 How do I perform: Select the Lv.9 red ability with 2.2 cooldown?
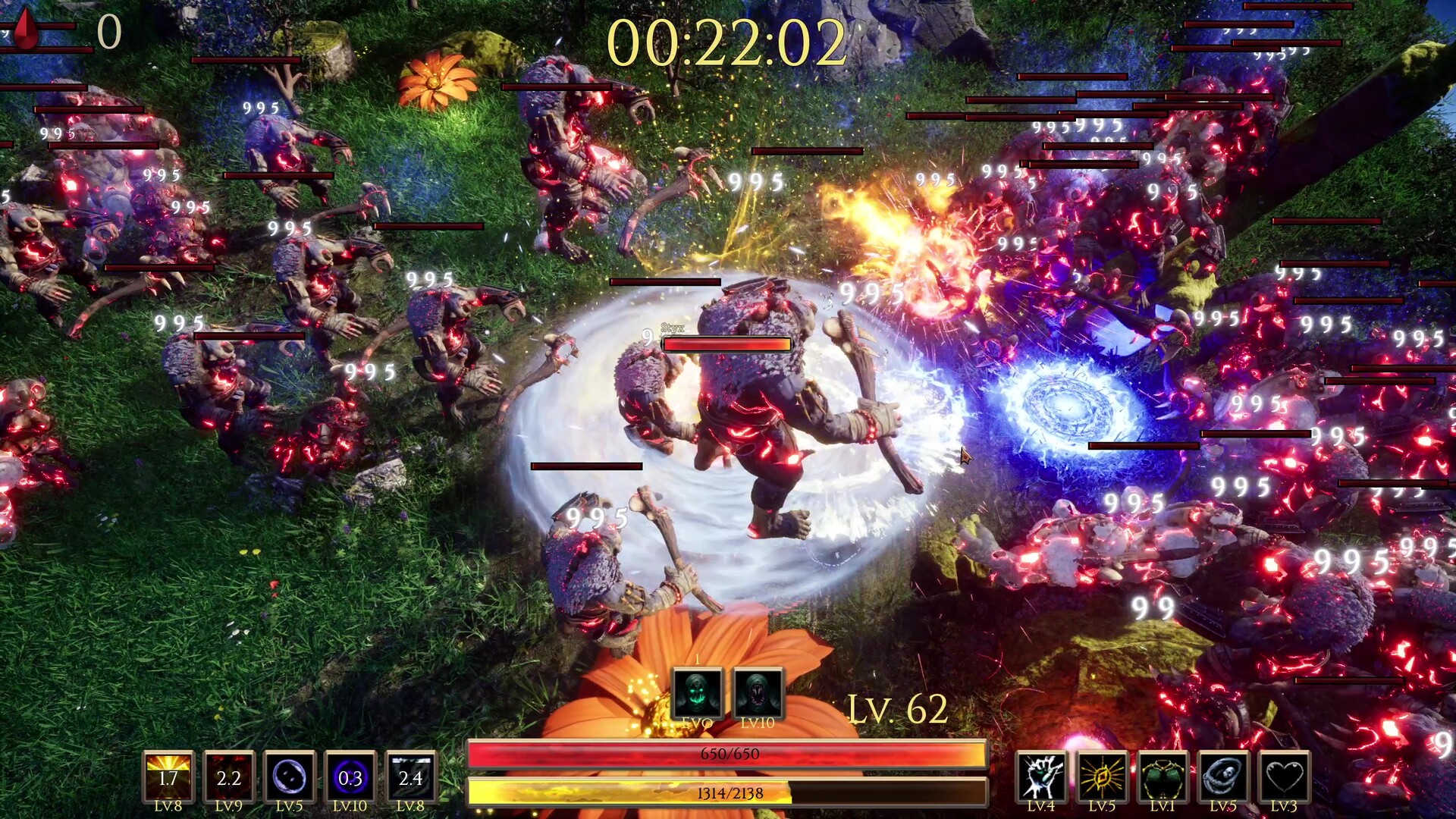pos(230,773)
